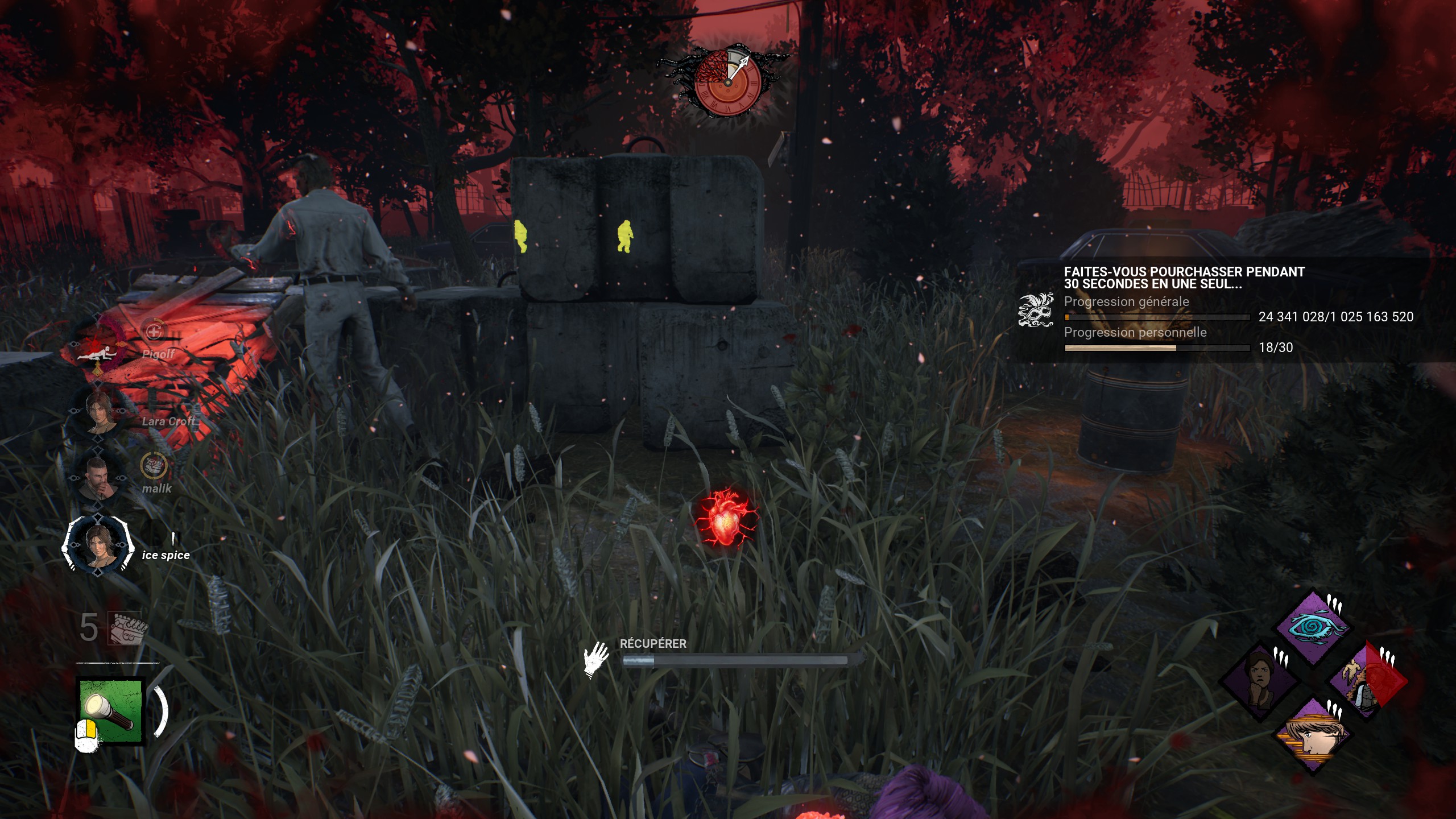
Task: Click Lara Croft's survivor portrait
Action: pos(99,411)
